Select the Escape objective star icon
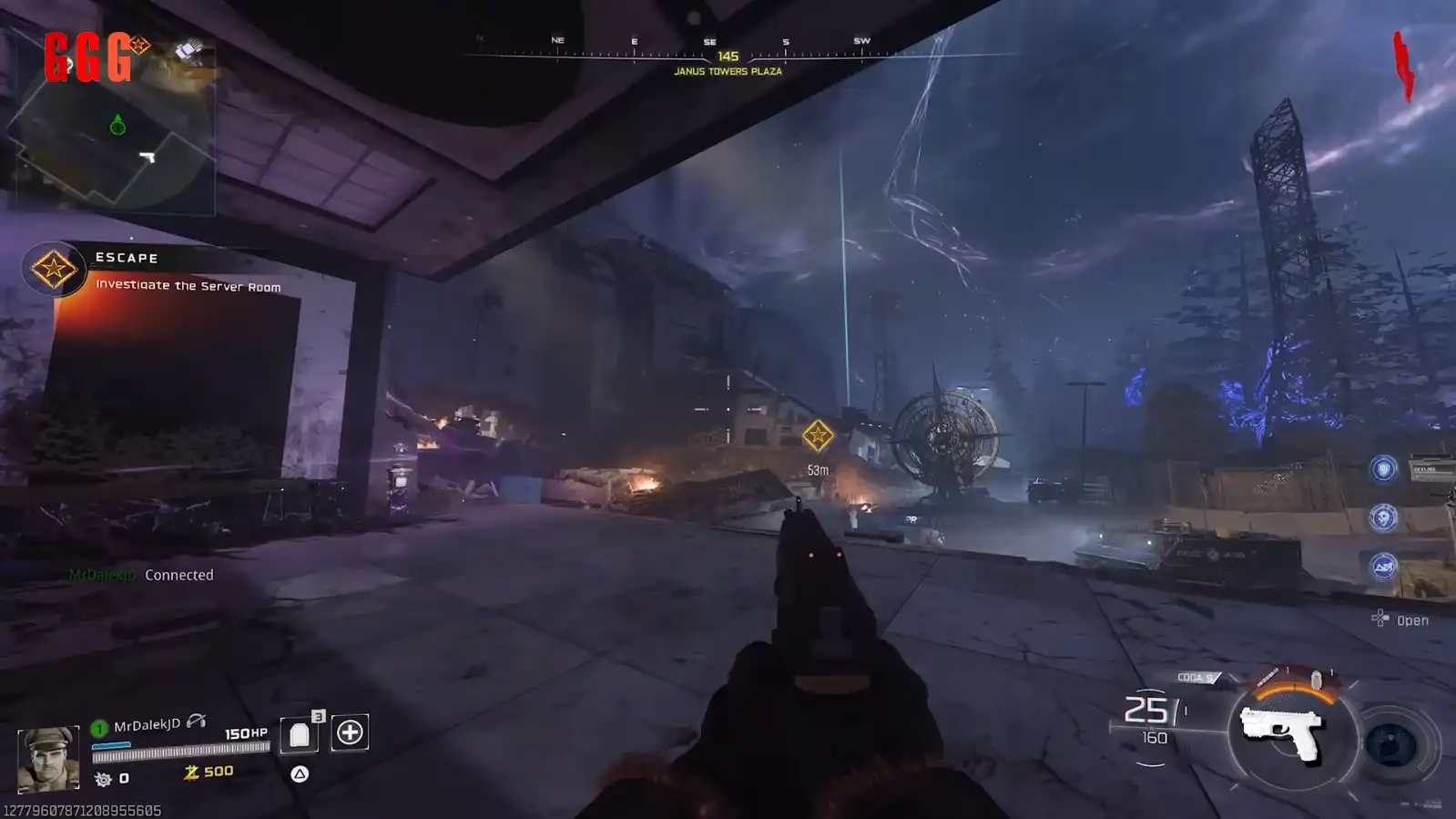 point(53,269)
